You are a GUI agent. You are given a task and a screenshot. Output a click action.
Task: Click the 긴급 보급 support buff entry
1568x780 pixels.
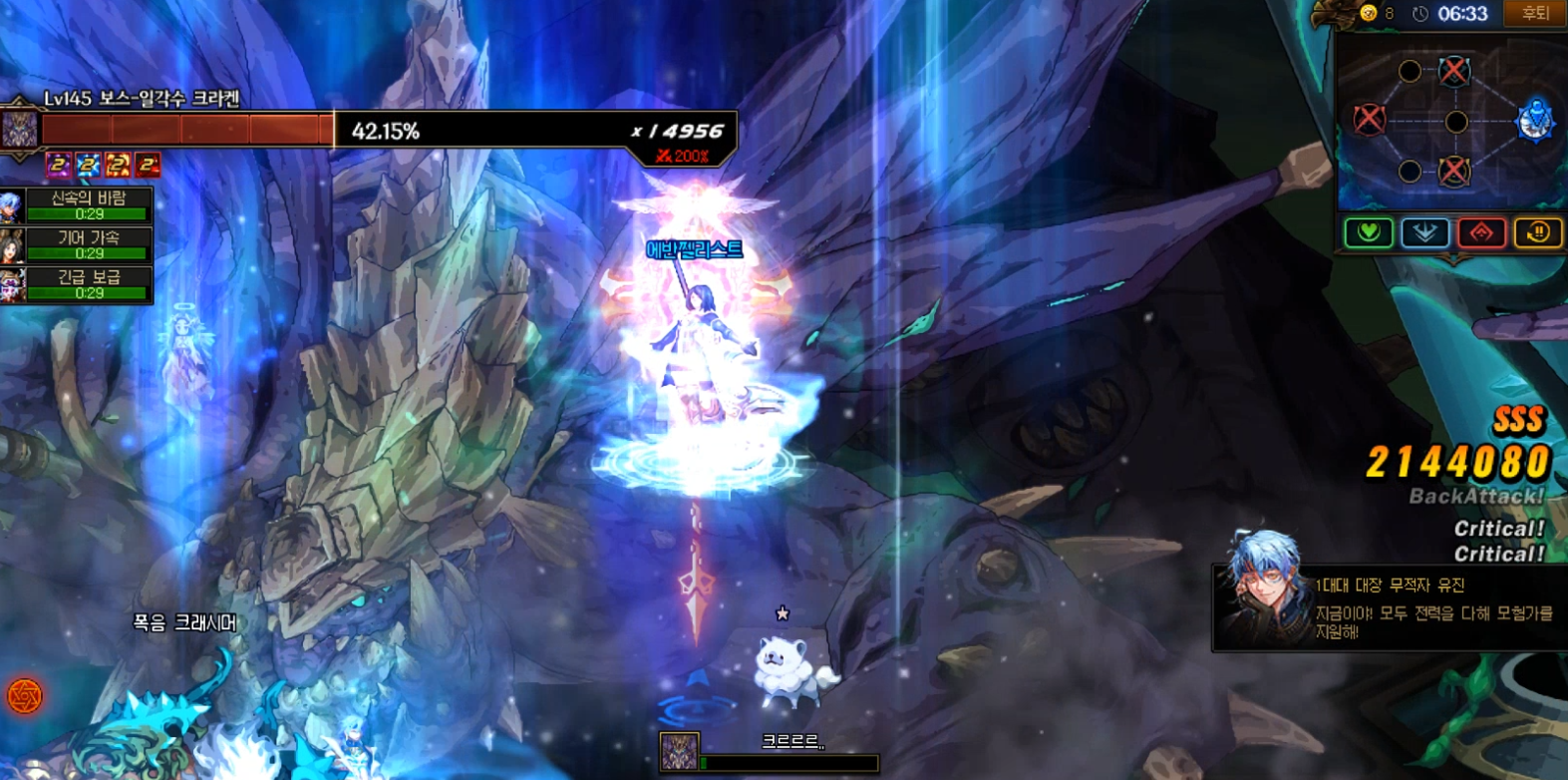coord(78,284)
